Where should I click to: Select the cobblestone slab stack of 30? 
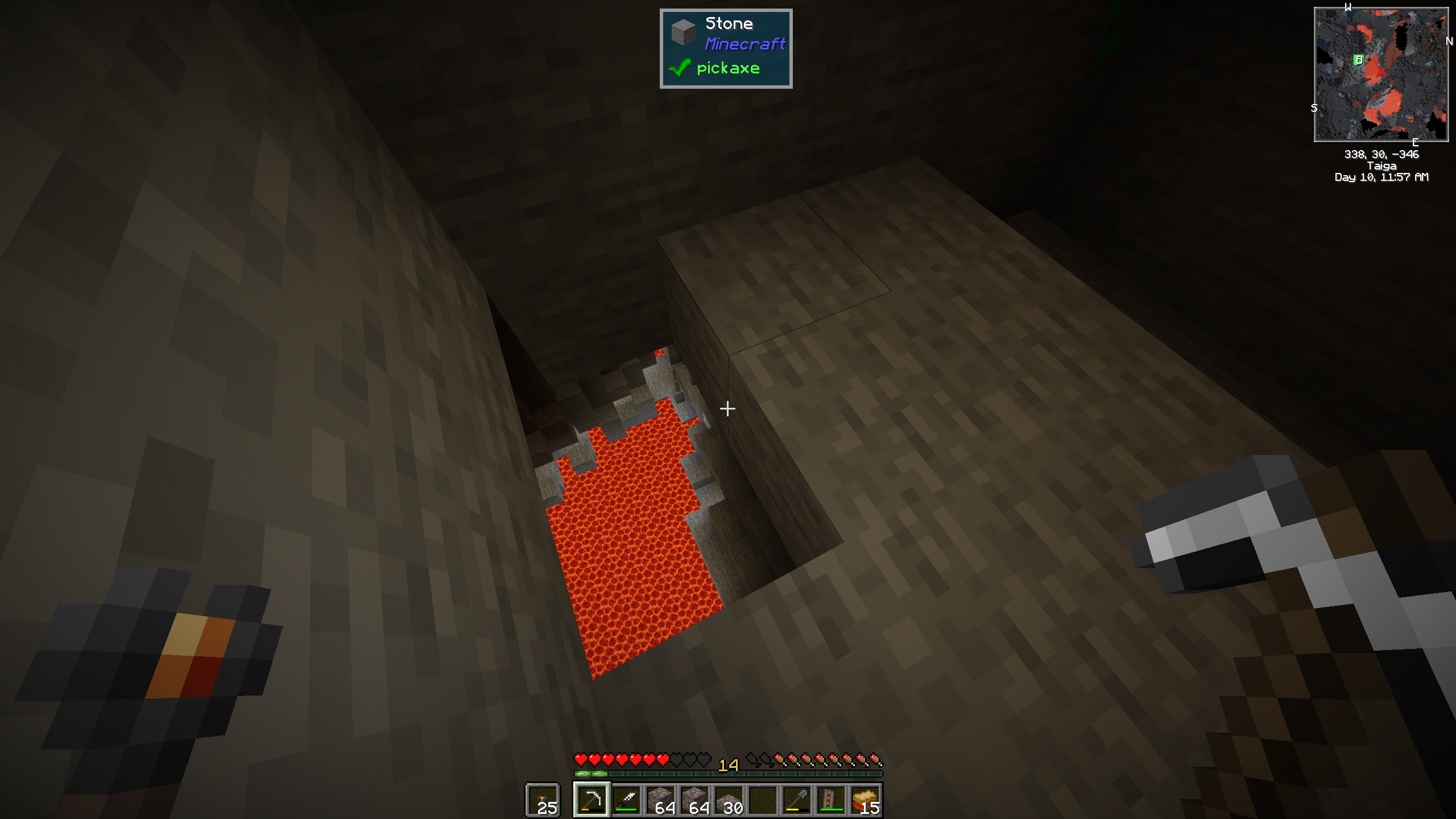point(729,800)
